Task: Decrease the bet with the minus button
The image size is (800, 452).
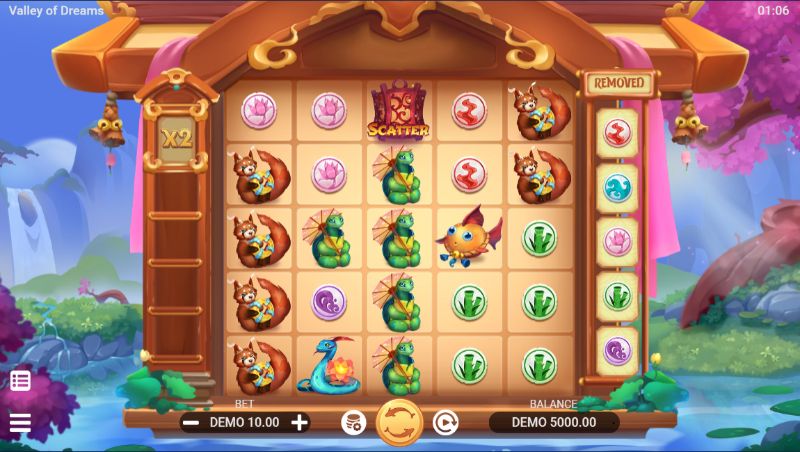Action: pyautogui.click(x=191, y=422)
